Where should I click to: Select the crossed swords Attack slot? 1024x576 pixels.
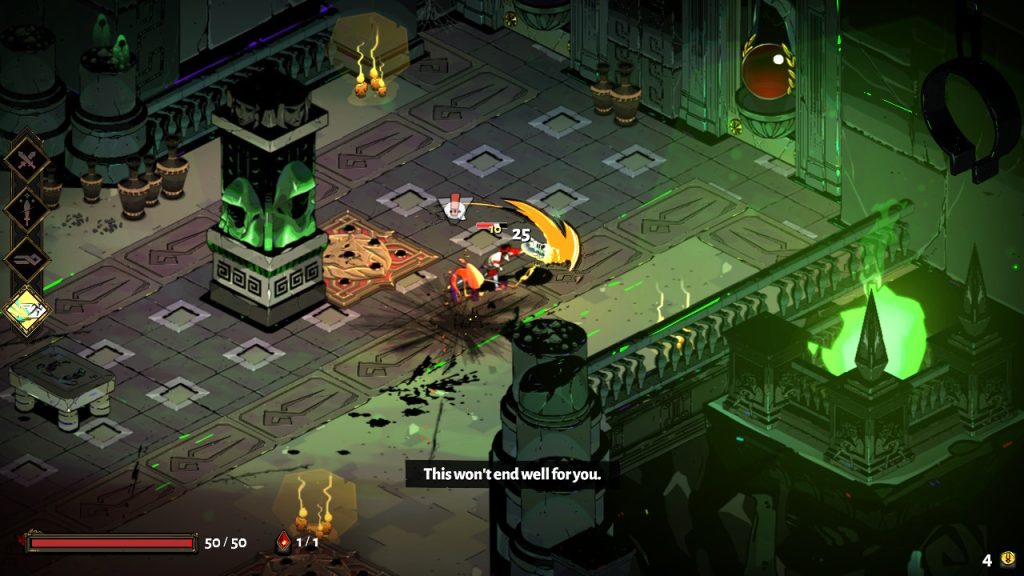point(27,160)
